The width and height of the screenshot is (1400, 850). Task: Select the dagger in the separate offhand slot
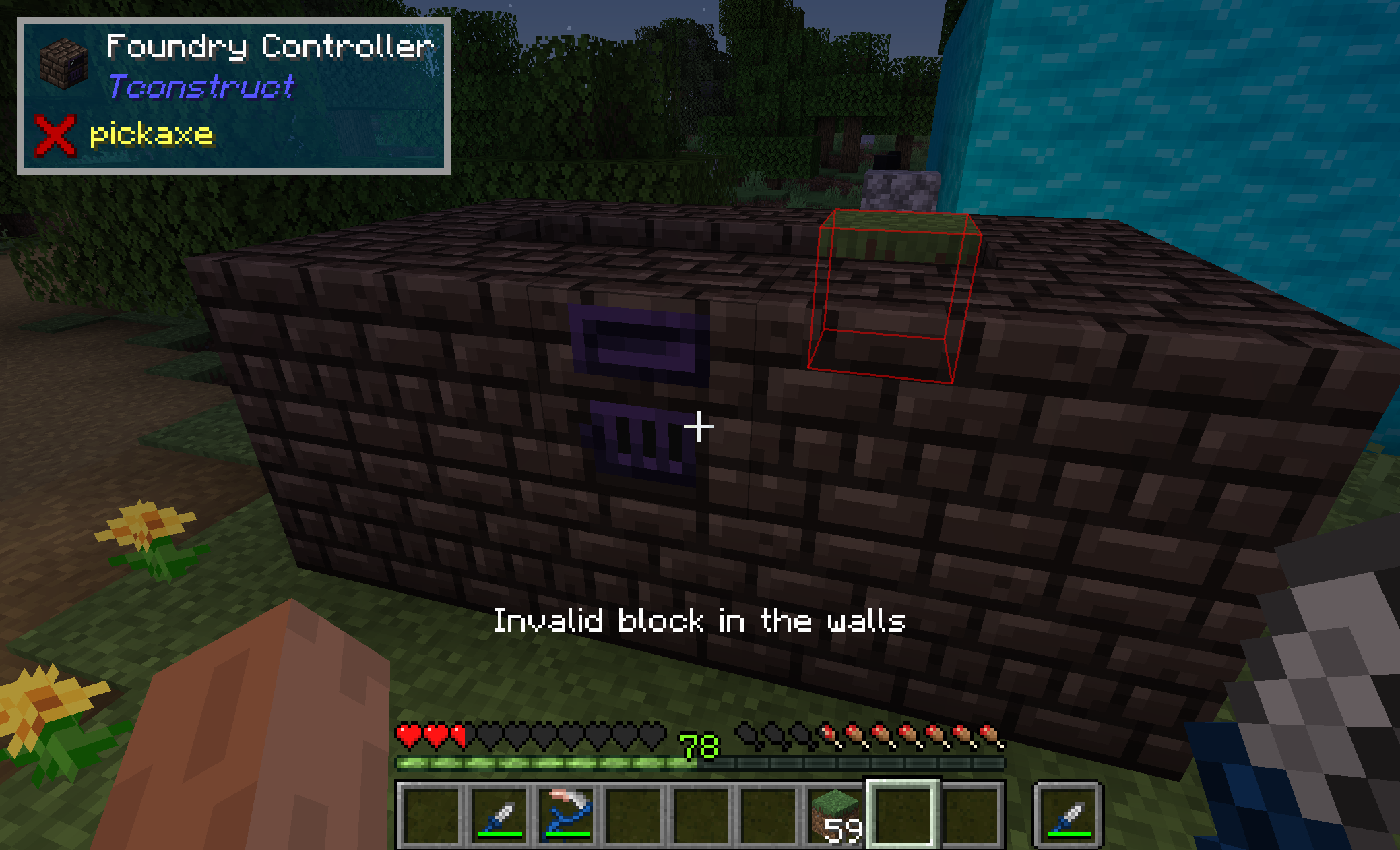pyautogui.click(x=1069, y=814)
